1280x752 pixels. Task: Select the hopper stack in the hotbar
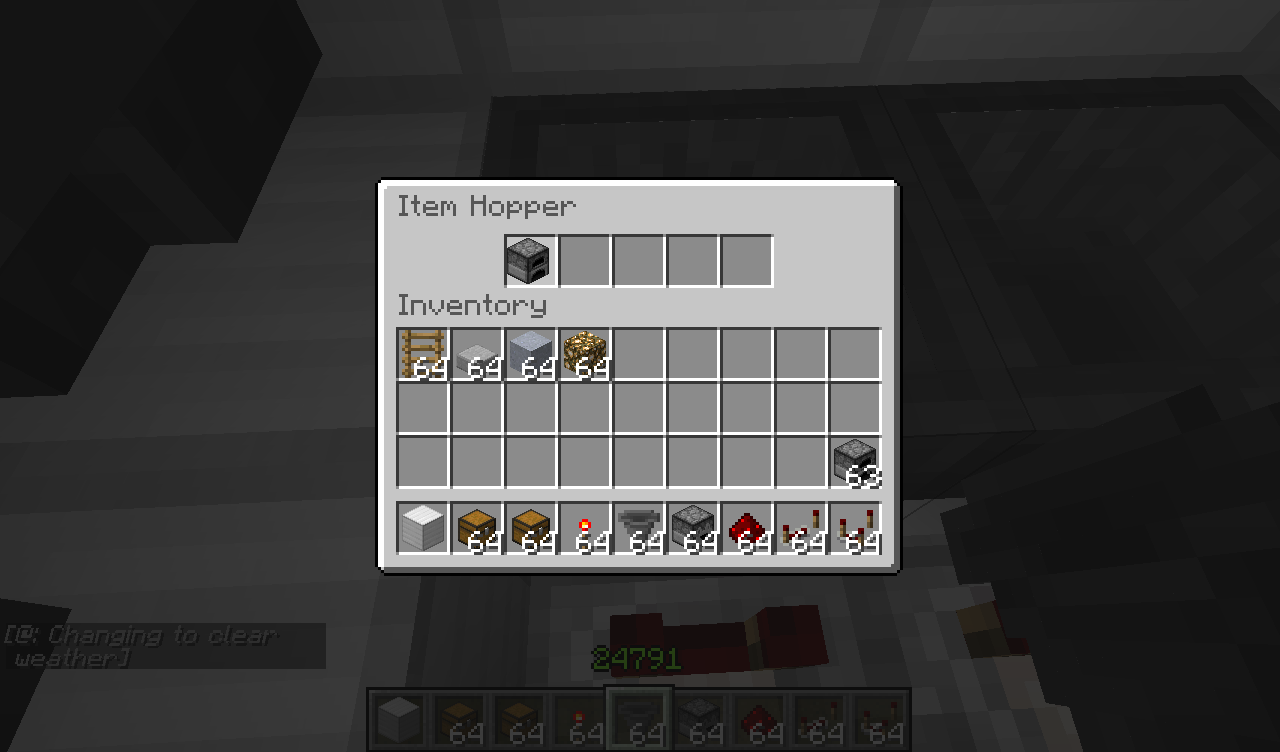point(639,528)
